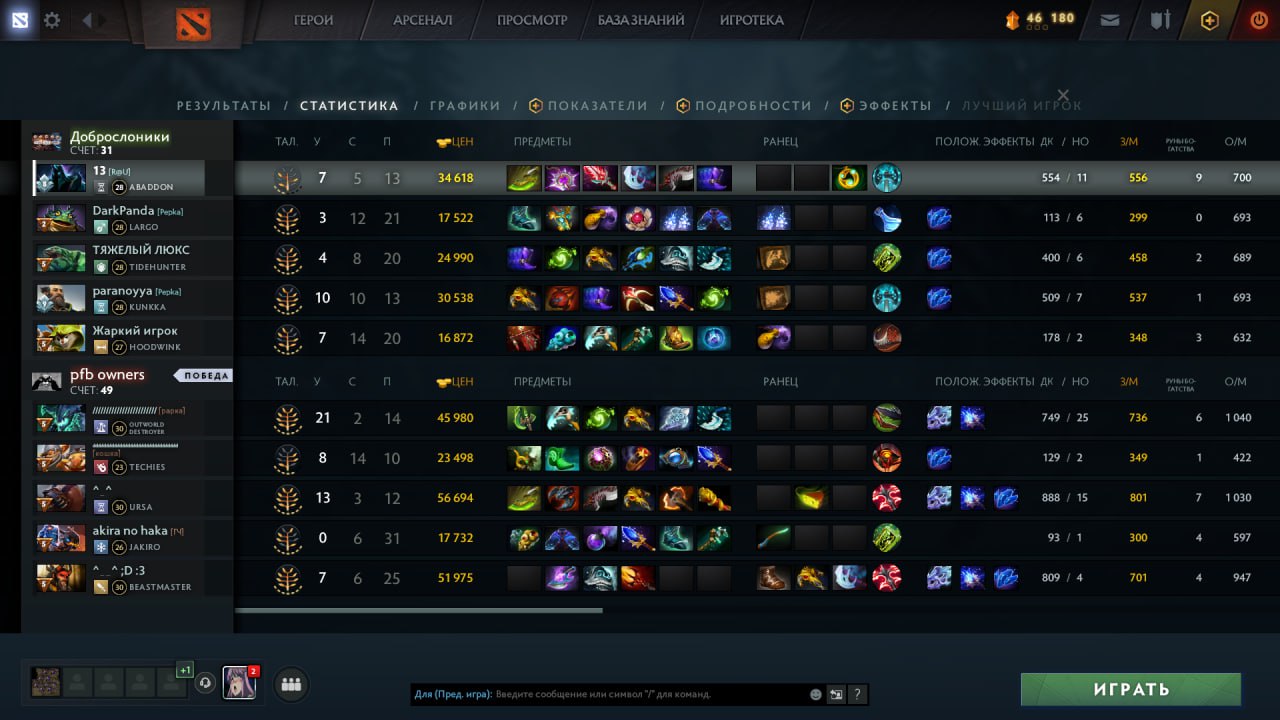
Task: Show the Подробности tab
Action: (753, 105)
